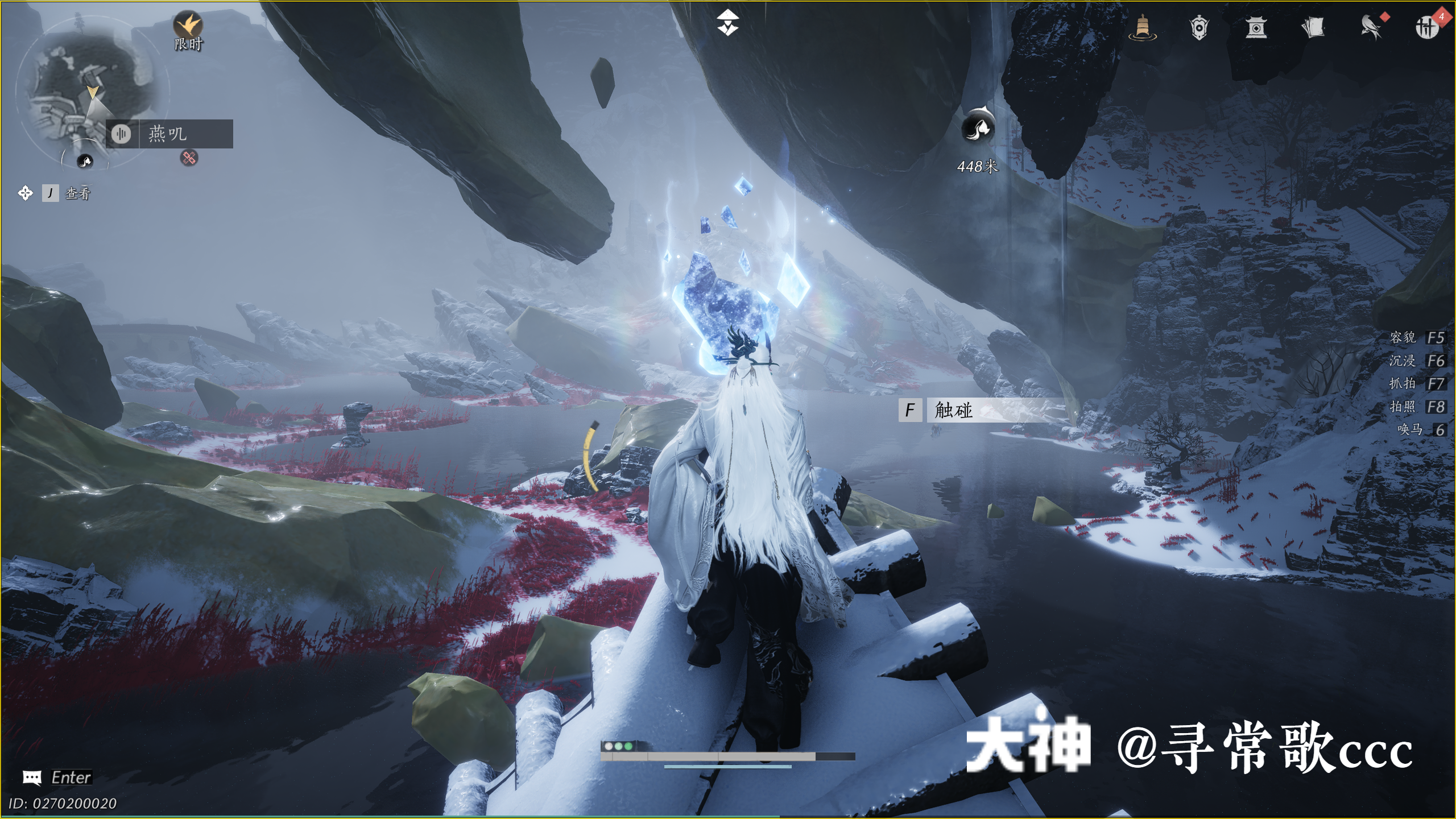Open the stacked cards menu
Screen dimensions: 1456x819
1313,27
